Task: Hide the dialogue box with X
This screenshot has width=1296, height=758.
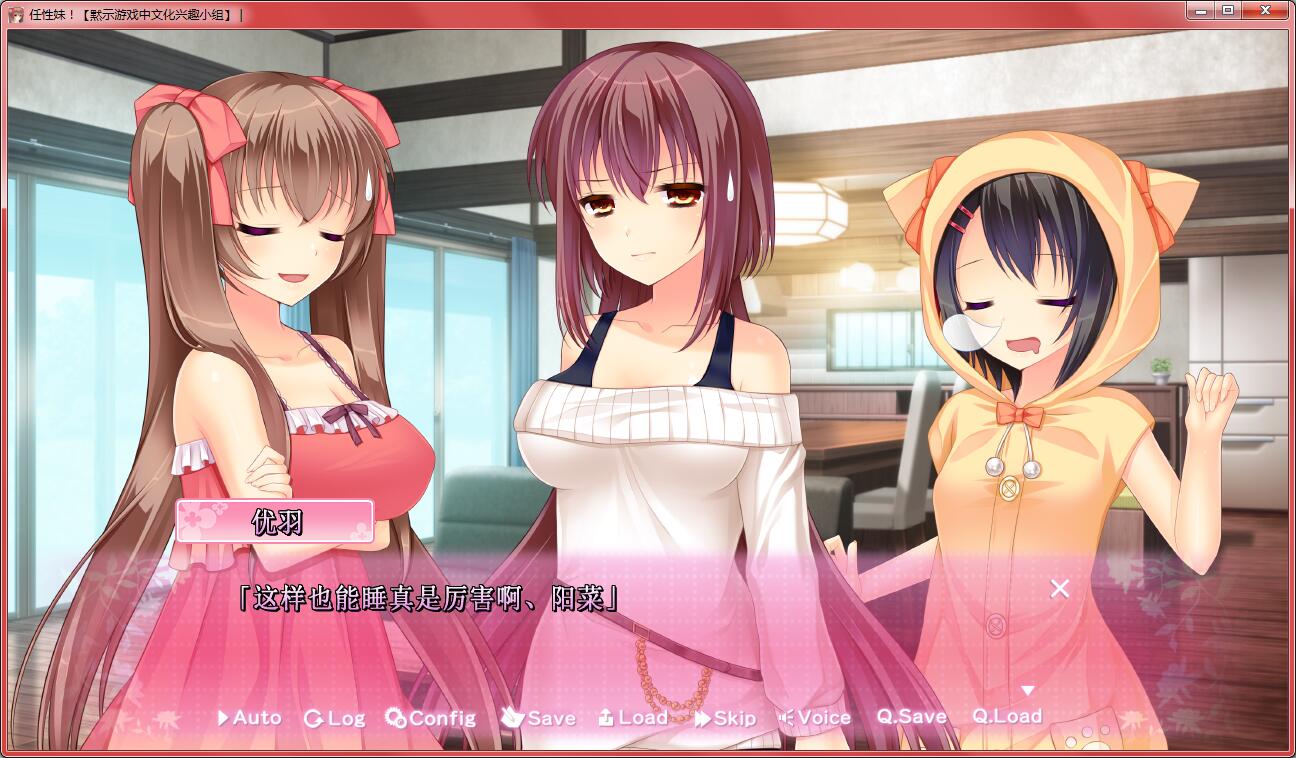Action: pyautogui.click(x=1060, y=588)
